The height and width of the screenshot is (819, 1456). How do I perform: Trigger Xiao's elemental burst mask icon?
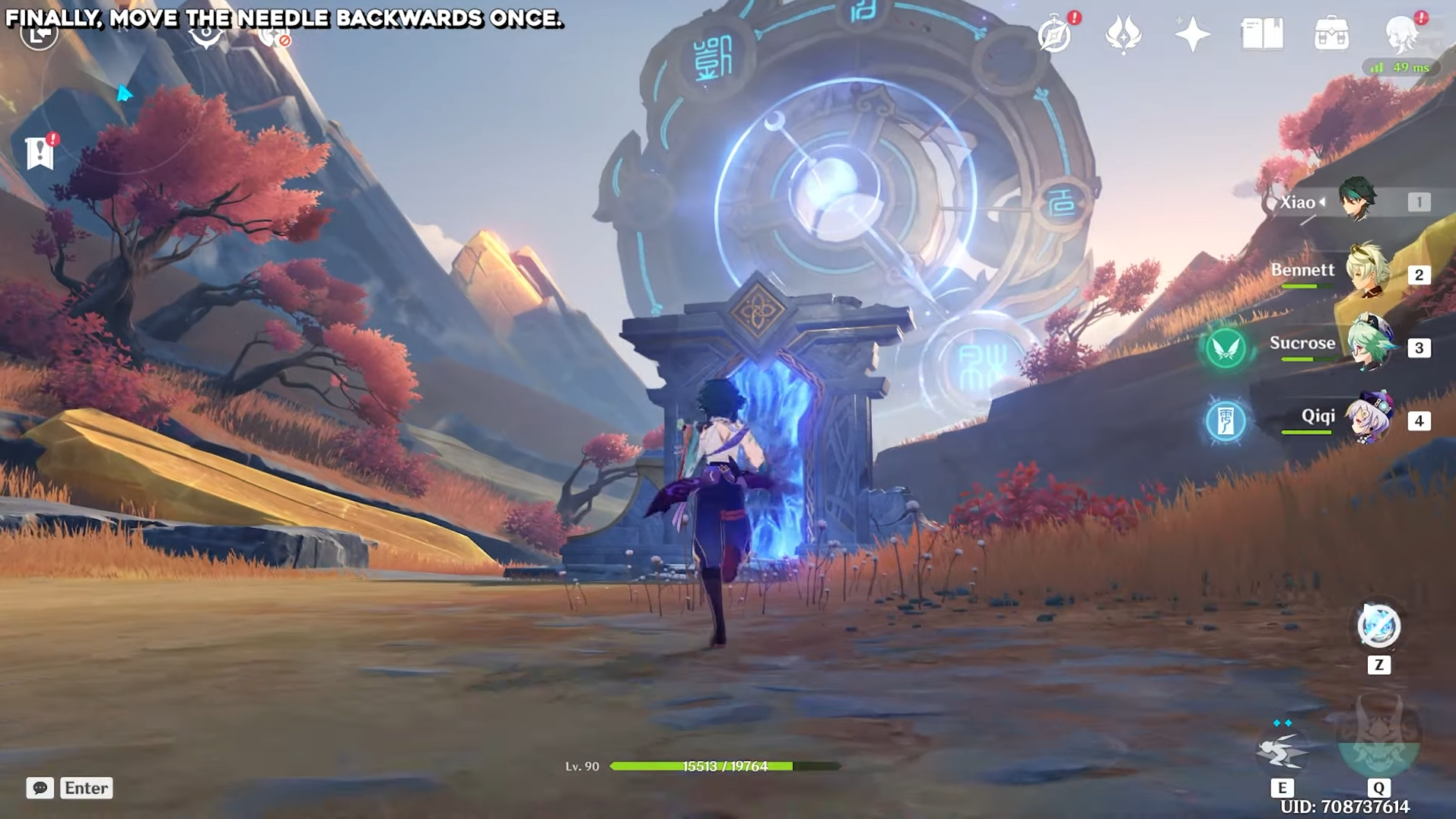coord(1378,738)
